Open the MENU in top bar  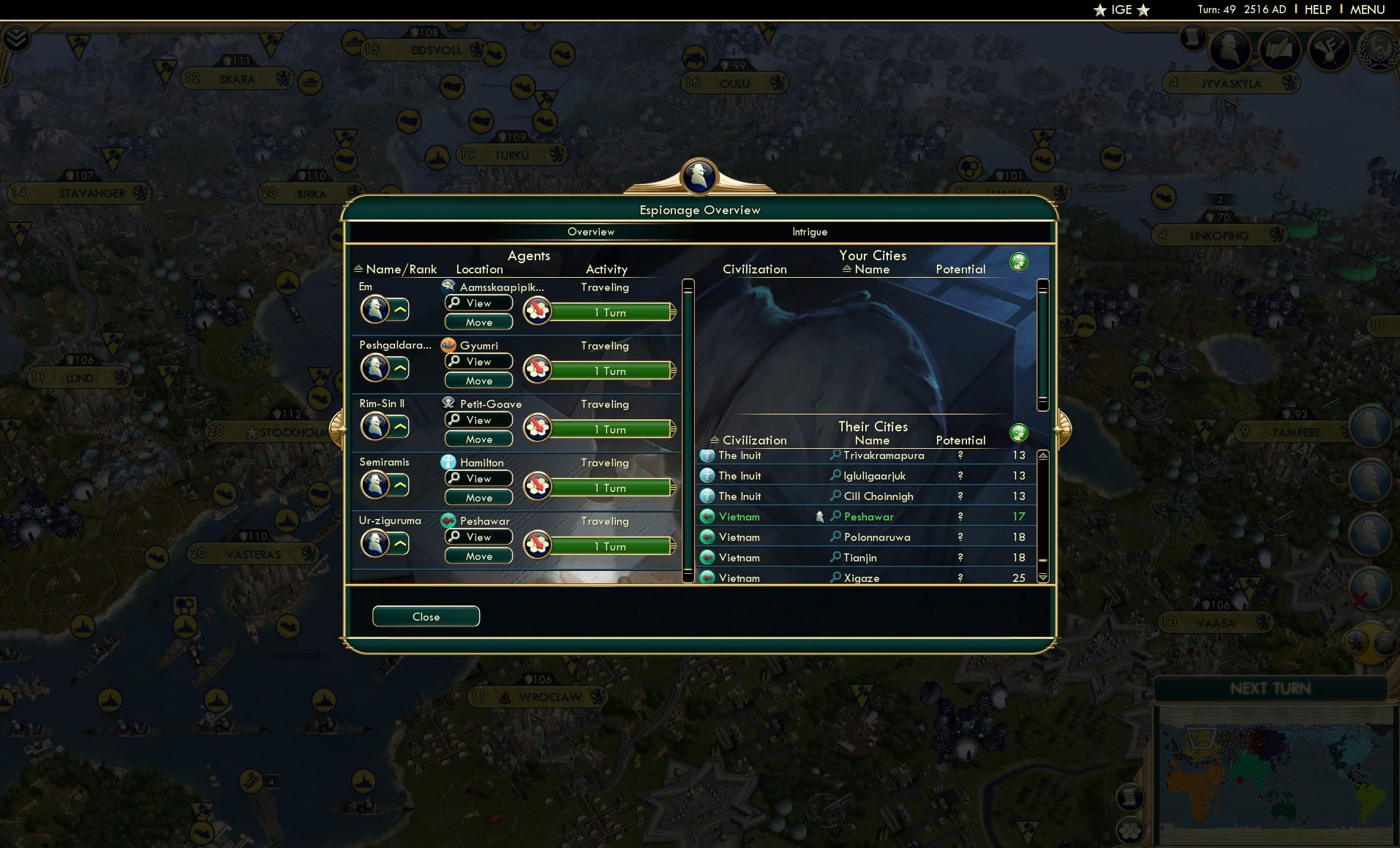tap(1369, 10)
